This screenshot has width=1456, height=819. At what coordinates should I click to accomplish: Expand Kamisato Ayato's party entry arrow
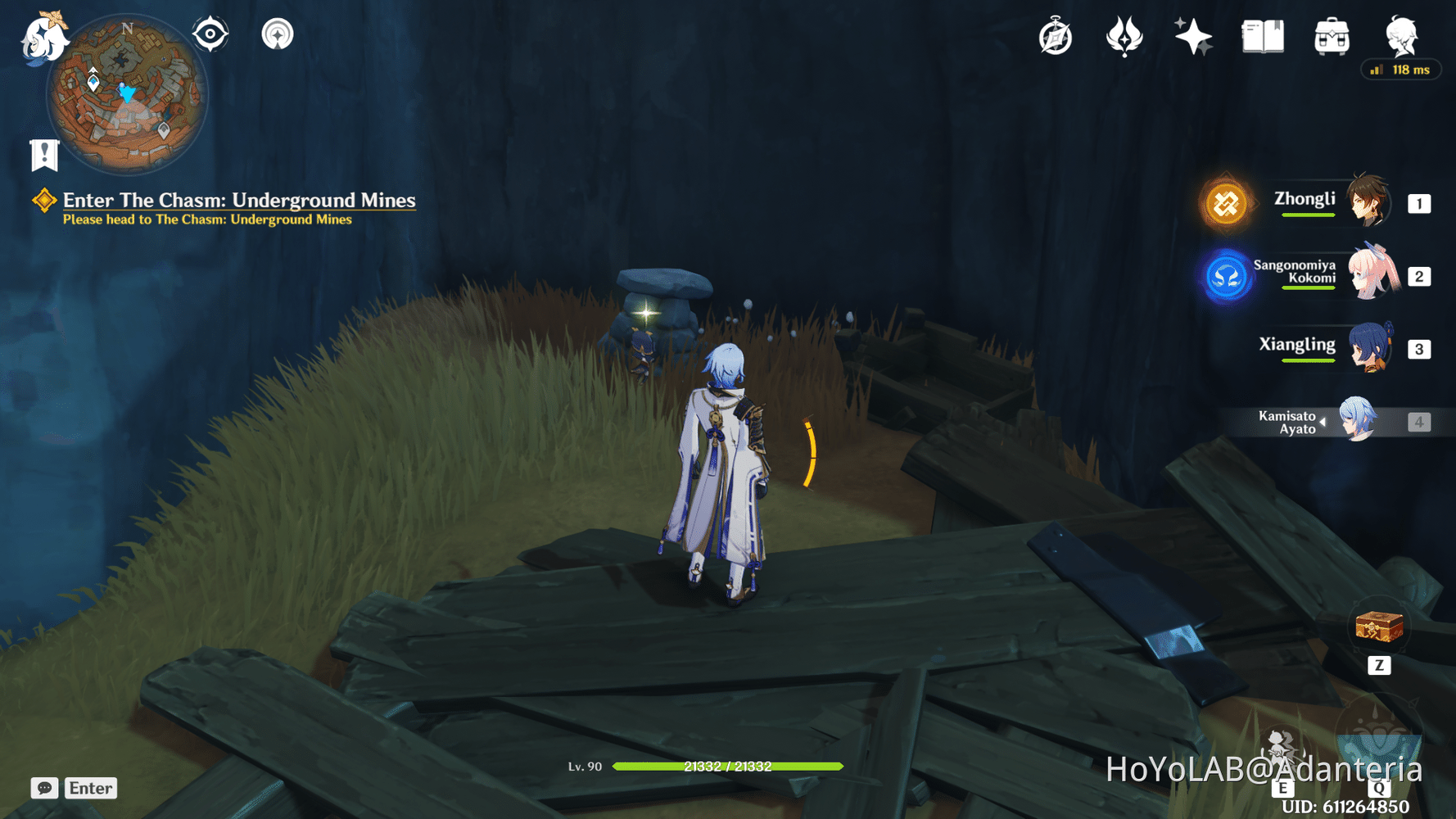point(1322,421)
